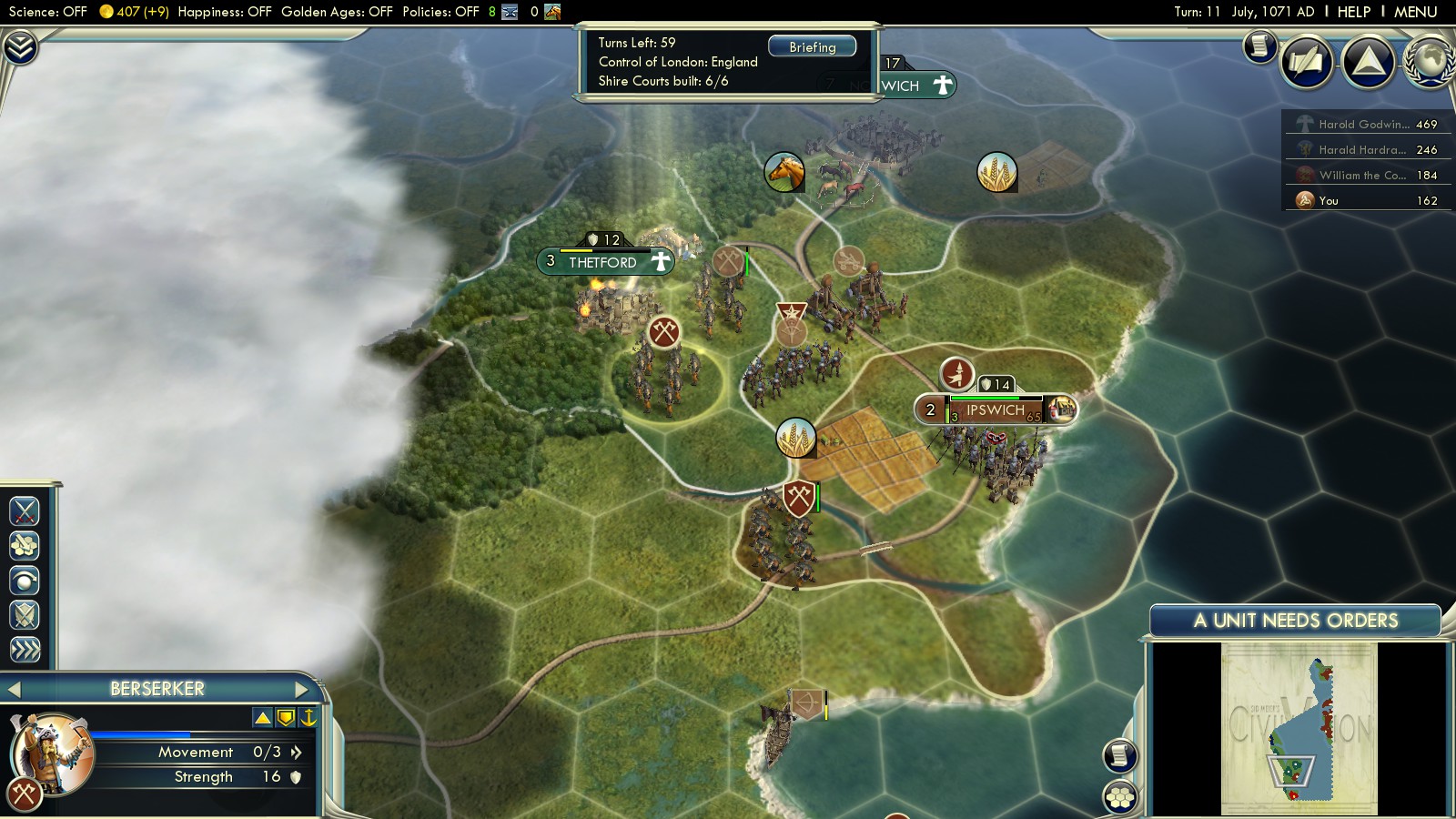Click the gold treasury counter
This screenshot has height=819, width=1456.
click(133, 12)
